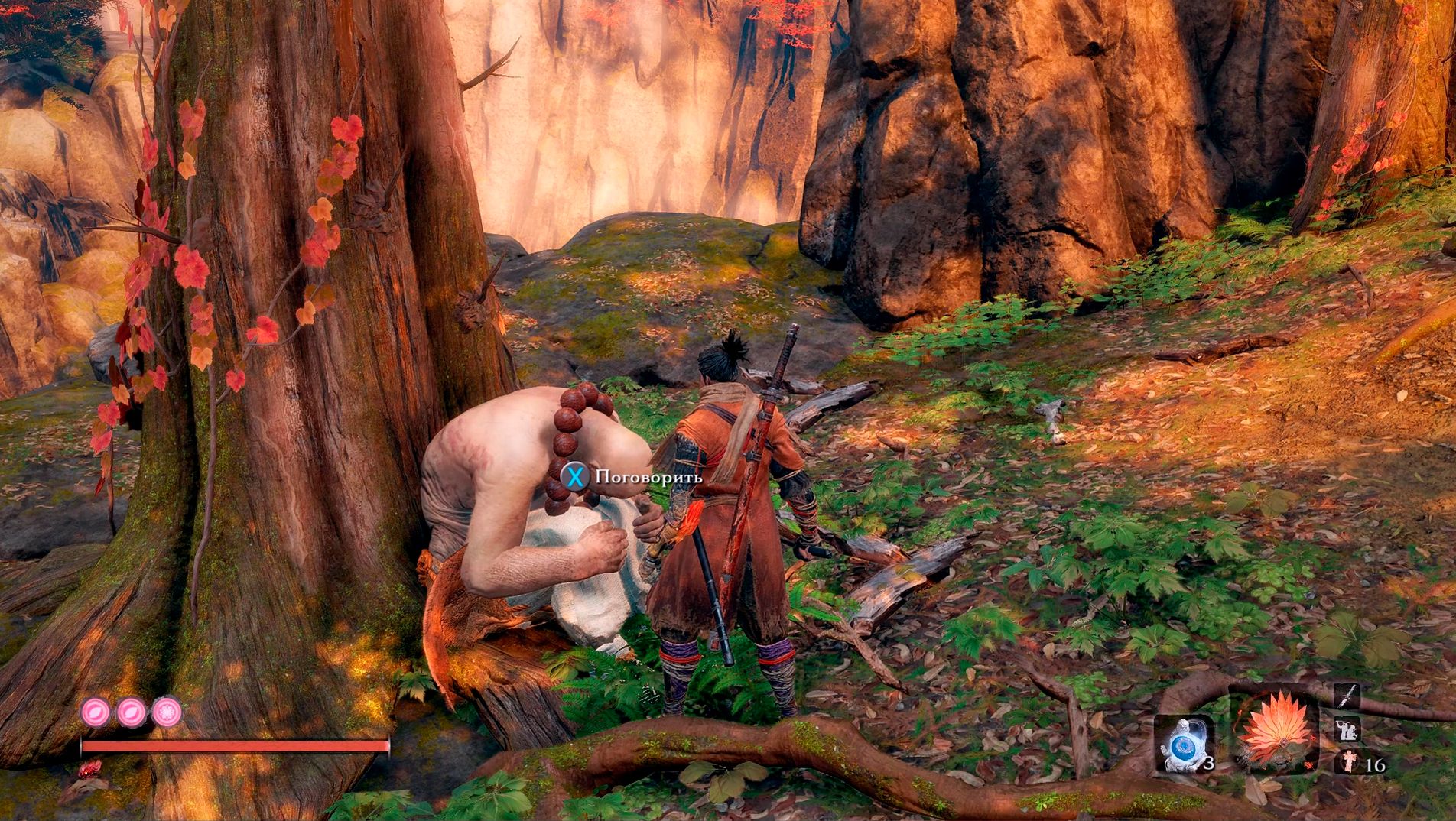Click the sword combat art icon
Image resolution: width=1456 pixels, height=821 pixels.
pos(1347,696)
